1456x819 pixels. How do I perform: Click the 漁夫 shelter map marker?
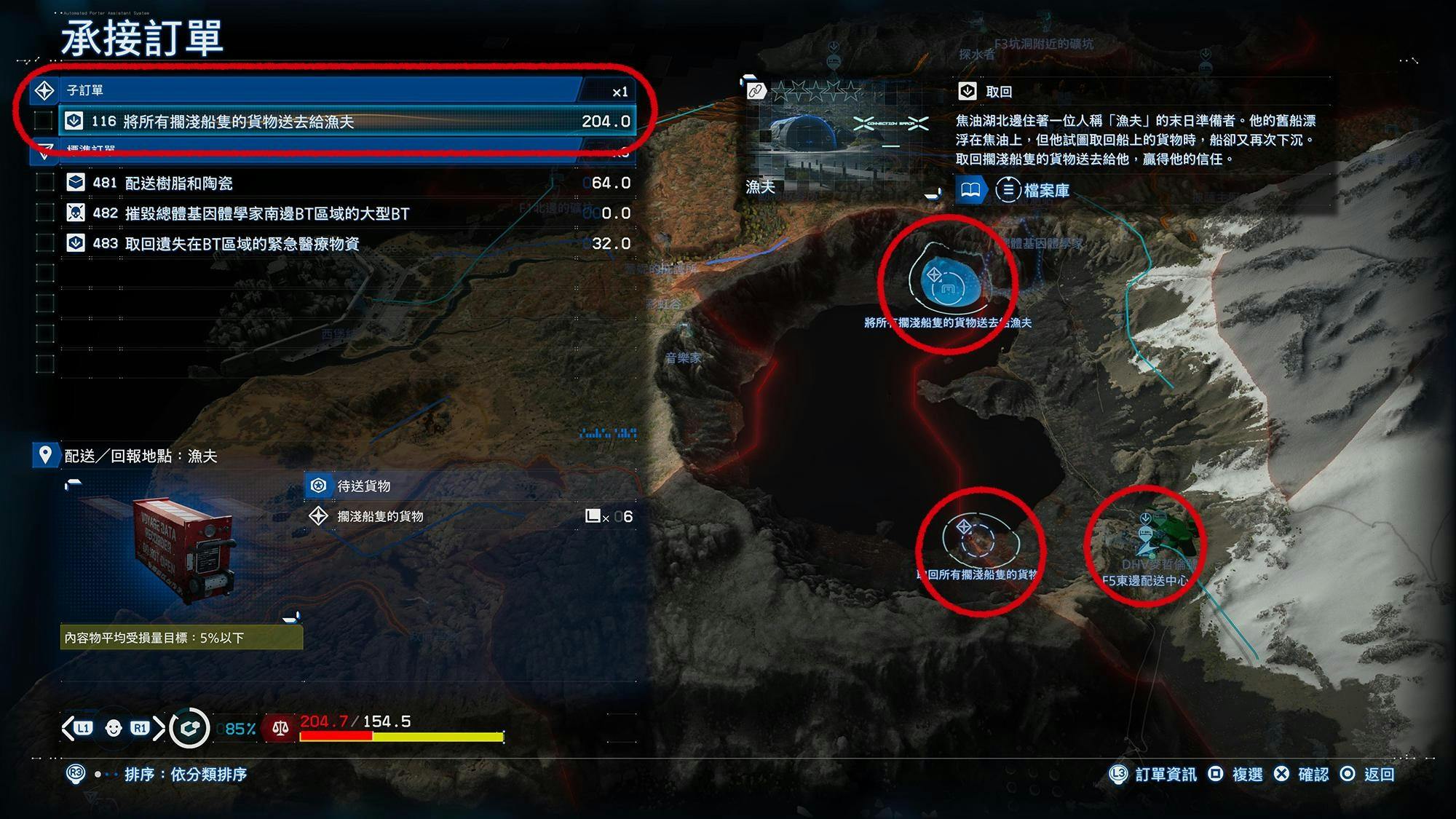click(944, 282)
